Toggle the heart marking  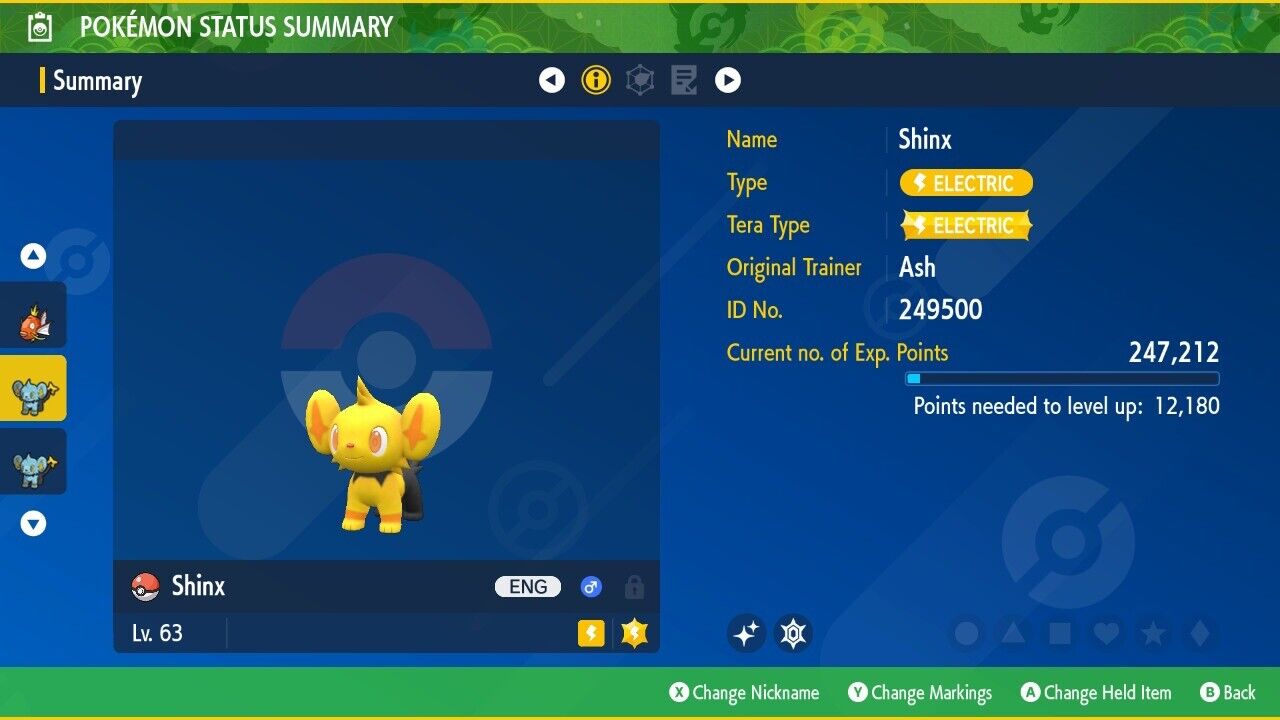(x=1106, y=633)
